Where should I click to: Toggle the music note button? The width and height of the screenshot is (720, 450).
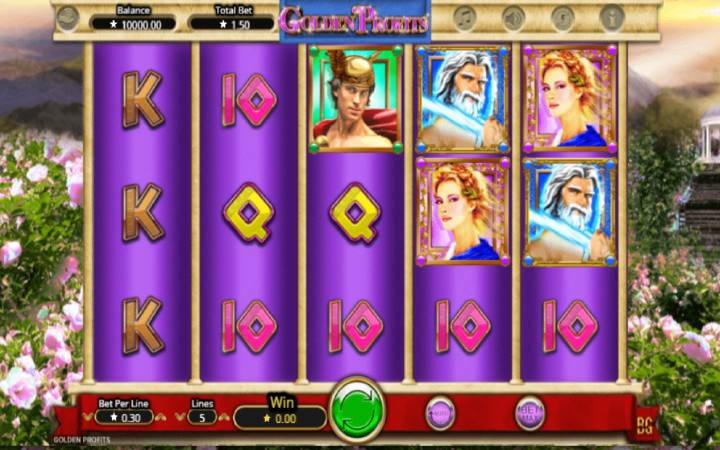pos(464,18)
